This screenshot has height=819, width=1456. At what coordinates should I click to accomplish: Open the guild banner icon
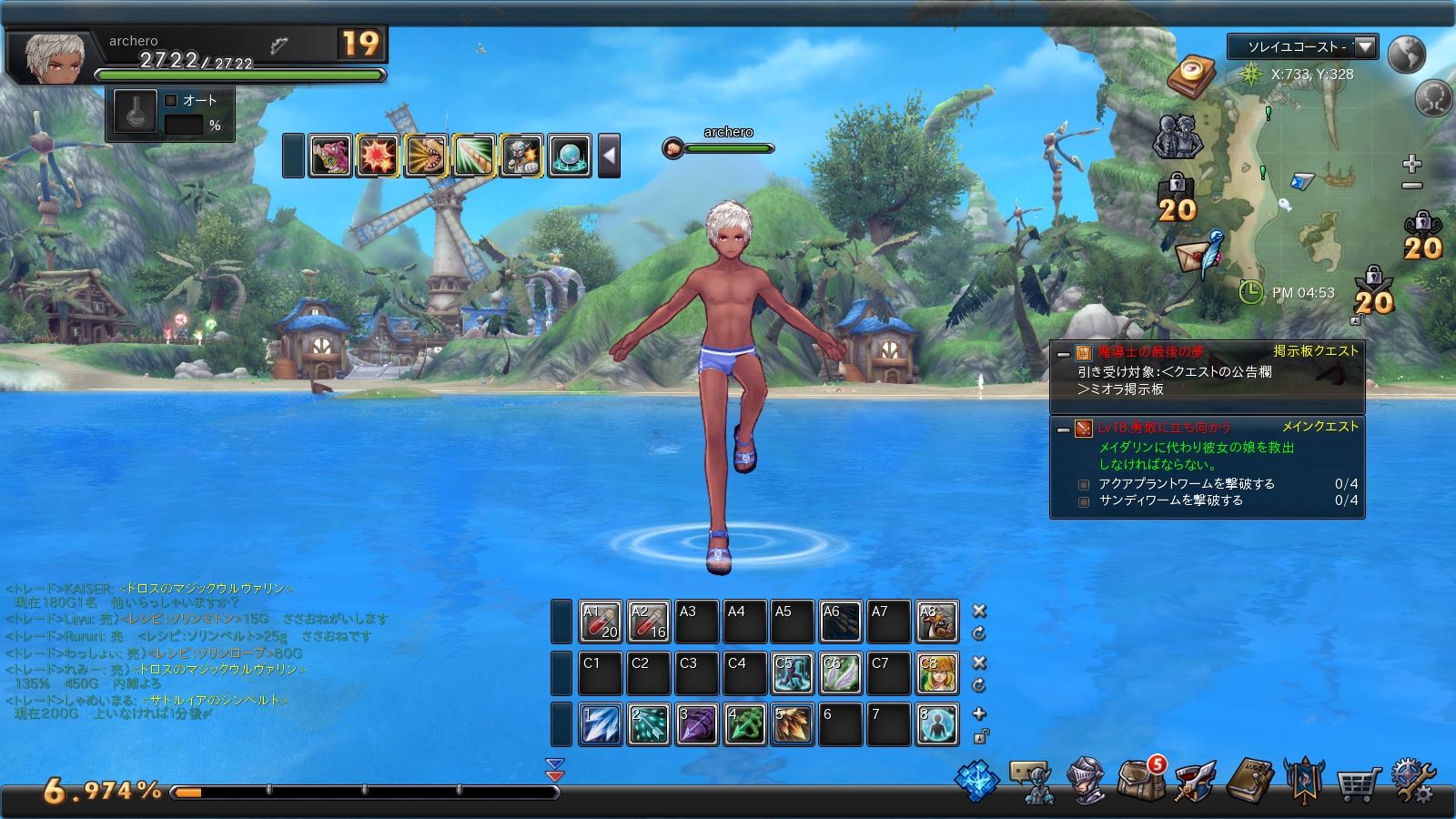click(1303, 780)
